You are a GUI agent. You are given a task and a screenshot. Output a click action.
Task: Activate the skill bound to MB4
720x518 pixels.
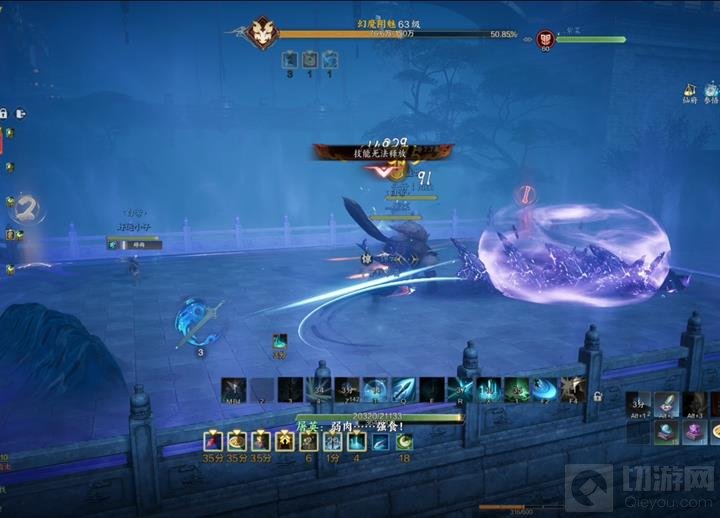pyautogui.click(x=234, y=389)
